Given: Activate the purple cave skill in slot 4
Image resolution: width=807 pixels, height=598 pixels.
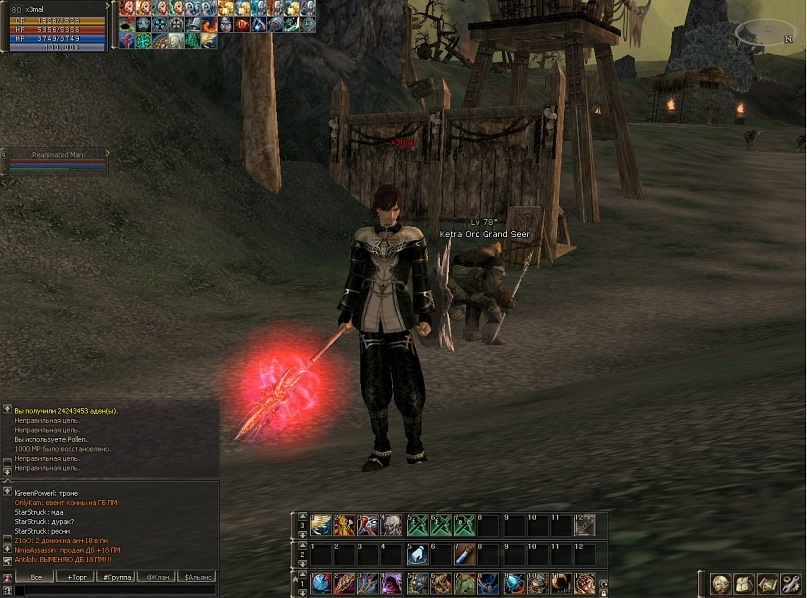Looking at the screenshot, I should click(392, 583).
